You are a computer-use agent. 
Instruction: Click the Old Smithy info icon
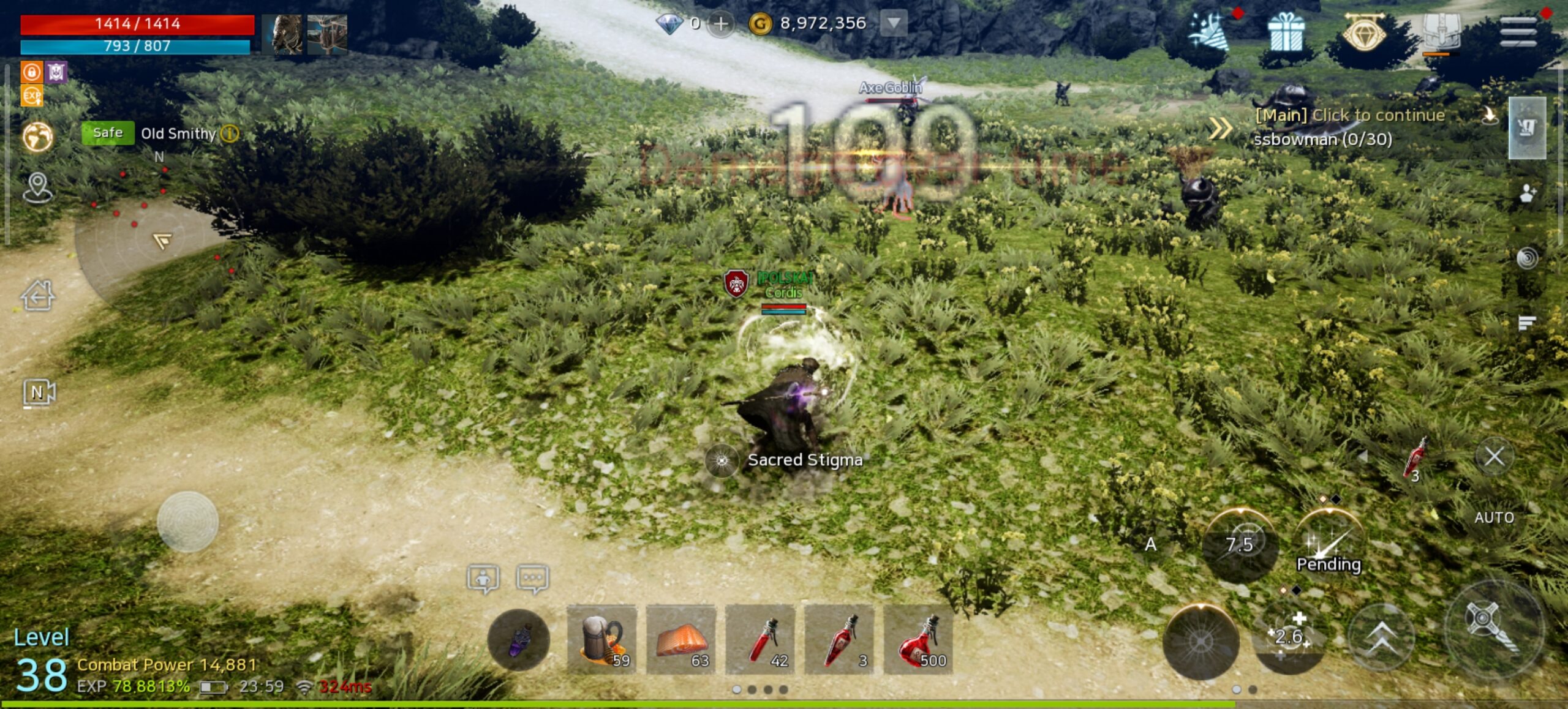[x=230, y=133]
